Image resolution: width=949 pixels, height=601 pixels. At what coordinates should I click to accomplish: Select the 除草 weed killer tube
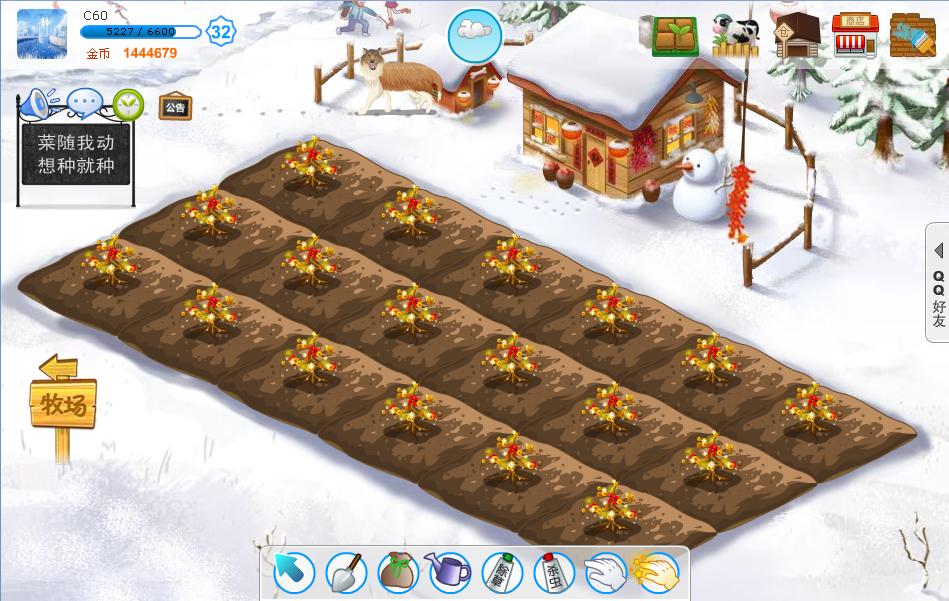[501, 573]
